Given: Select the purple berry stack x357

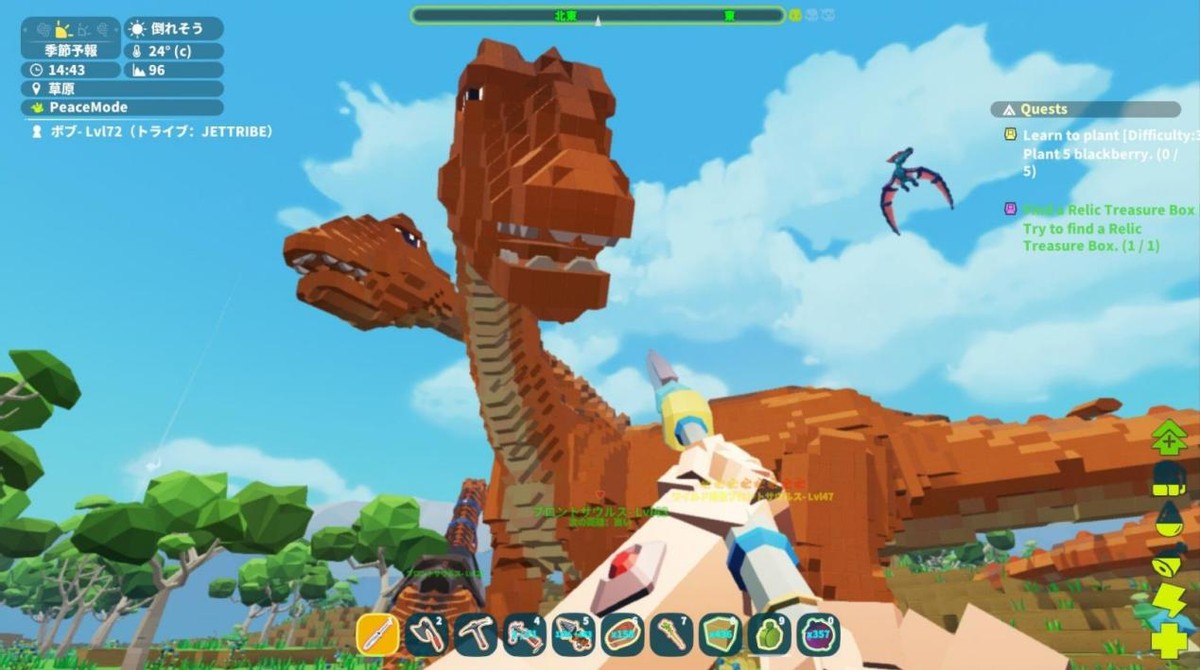Looking at the screenshot, I should [818, 634].
